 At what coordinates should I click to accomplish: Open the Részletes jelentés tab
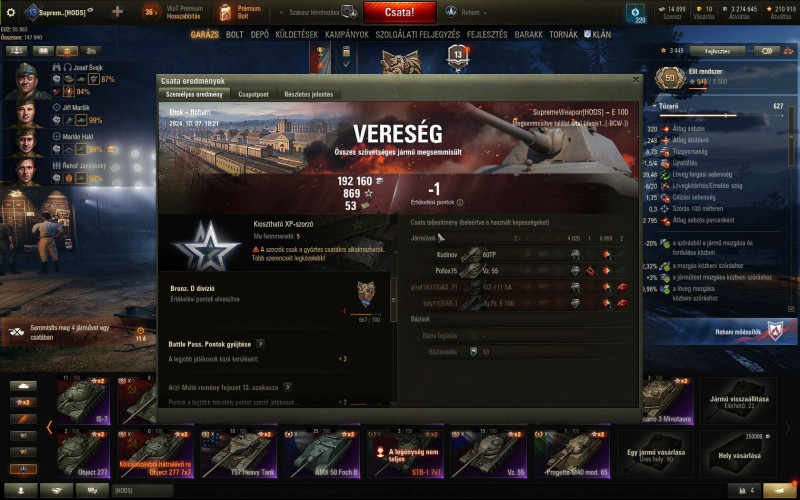tap(308, 94)
